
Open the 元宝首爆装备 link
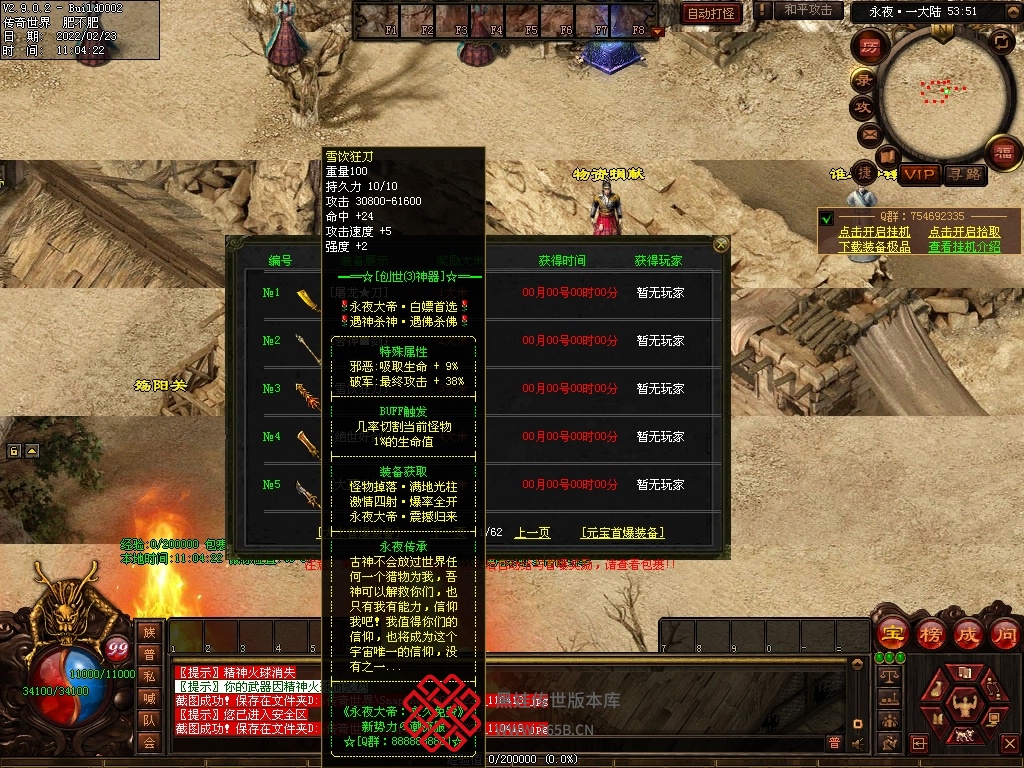[622, 533]
